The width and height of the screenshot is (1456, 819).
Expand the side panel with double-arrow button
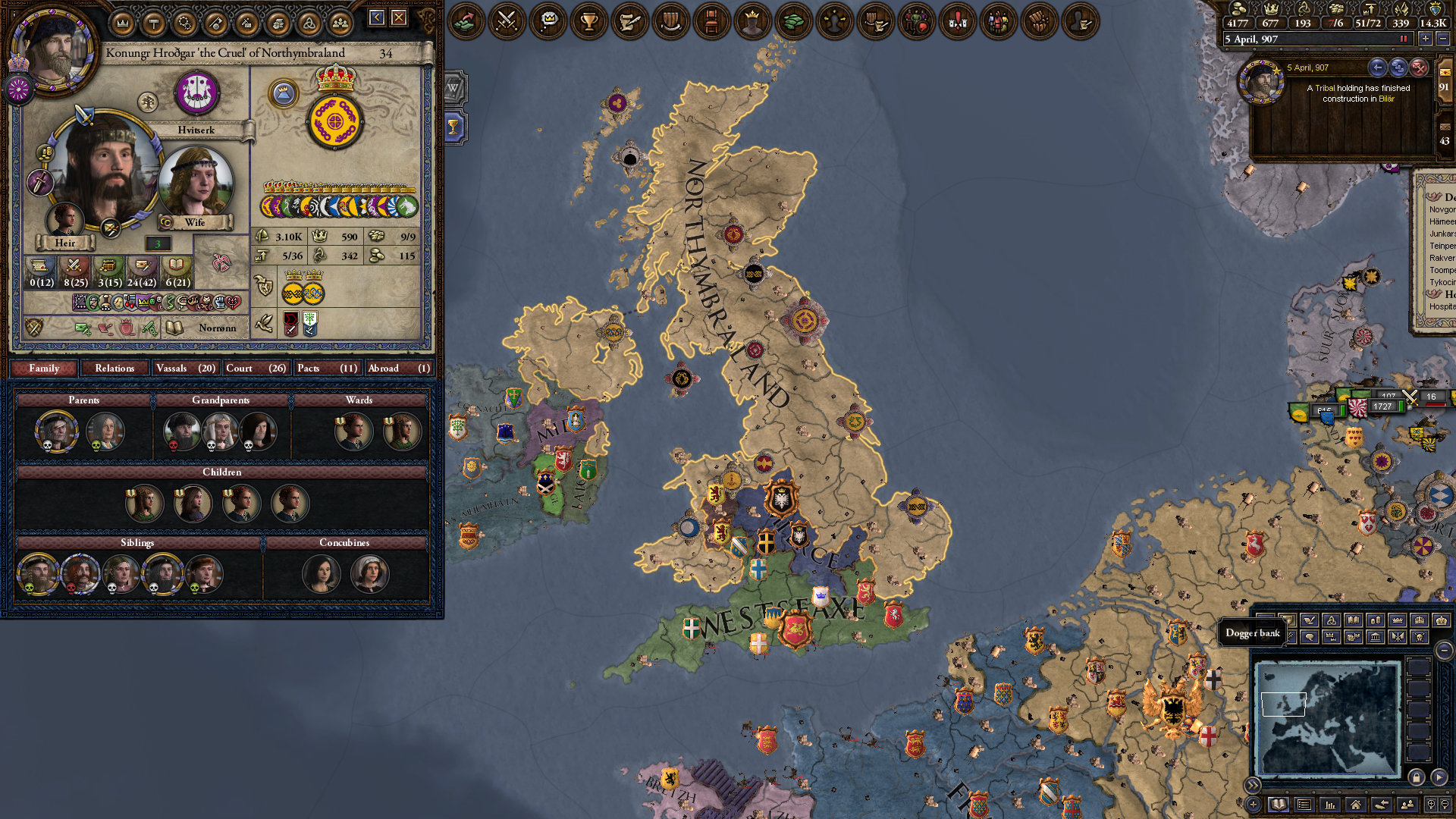(1252, 784)
